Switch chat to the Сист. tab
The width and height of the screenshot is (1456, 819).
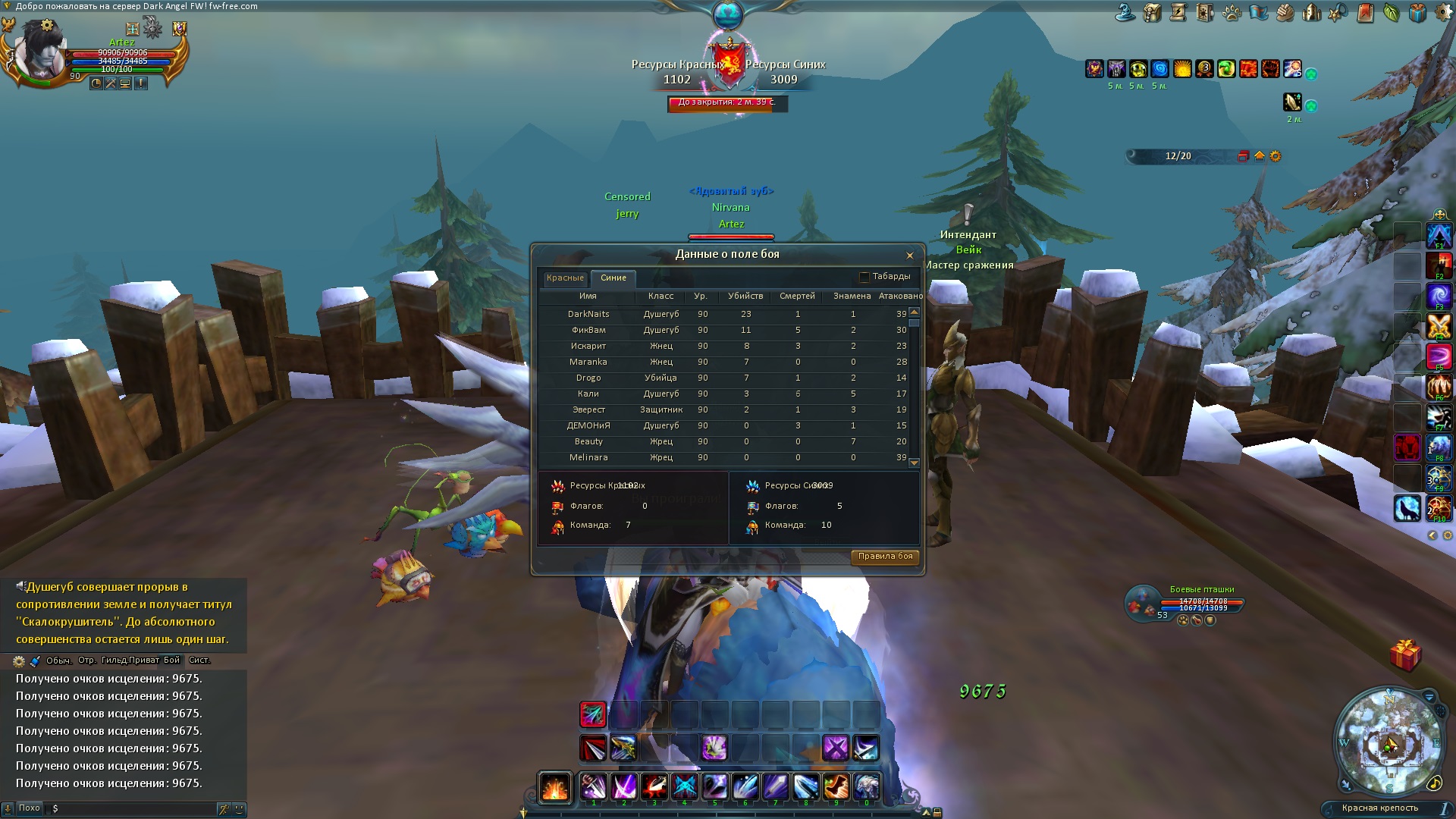click(199, 661)
